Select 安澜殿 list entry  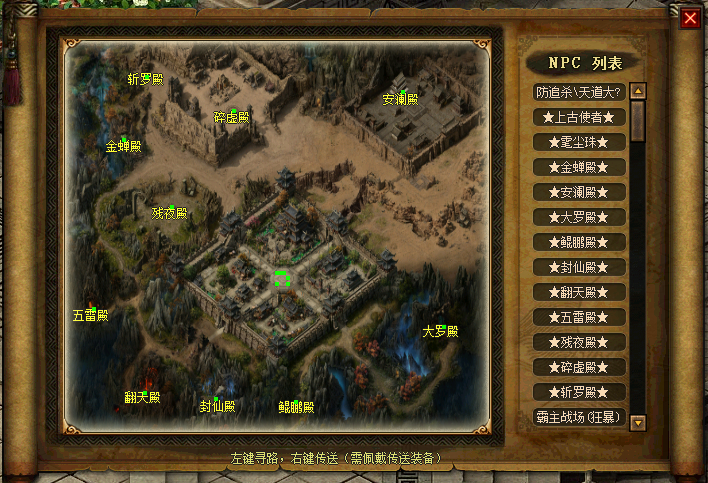pyautogui.click(x=578, y=192)
